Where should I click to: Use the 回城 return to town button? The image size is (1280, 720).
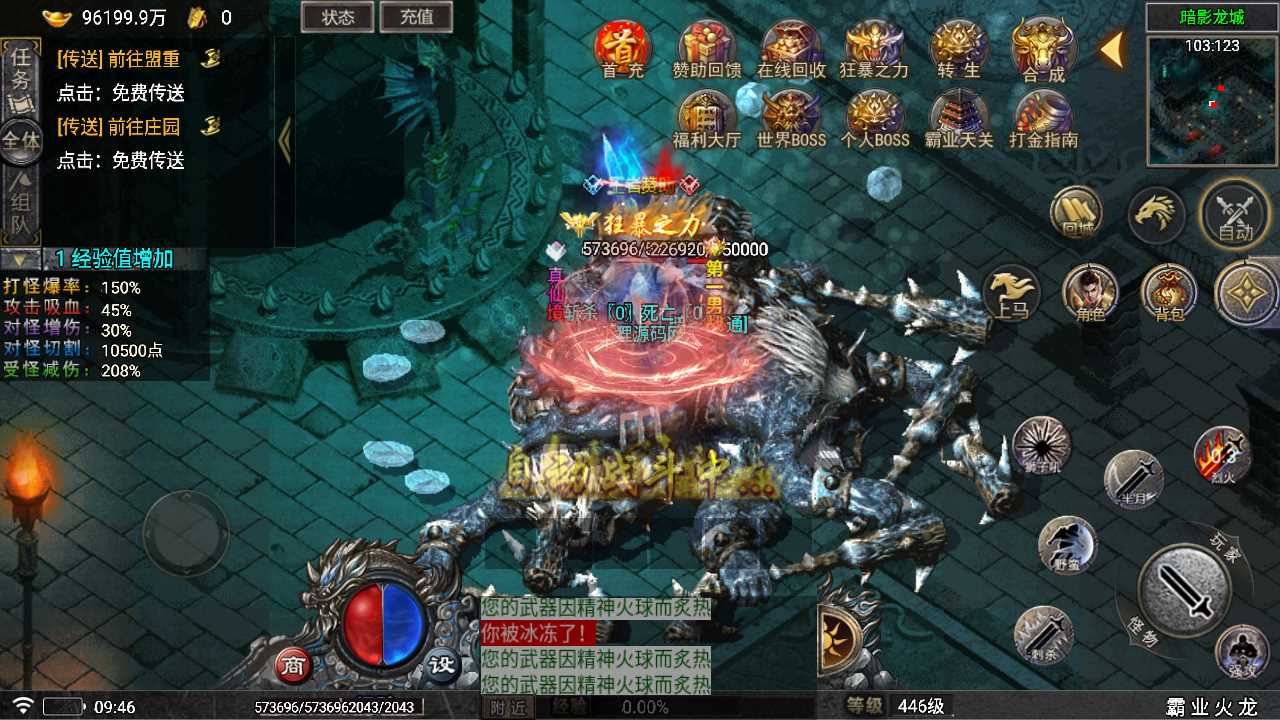click(x=1076, y=212)
